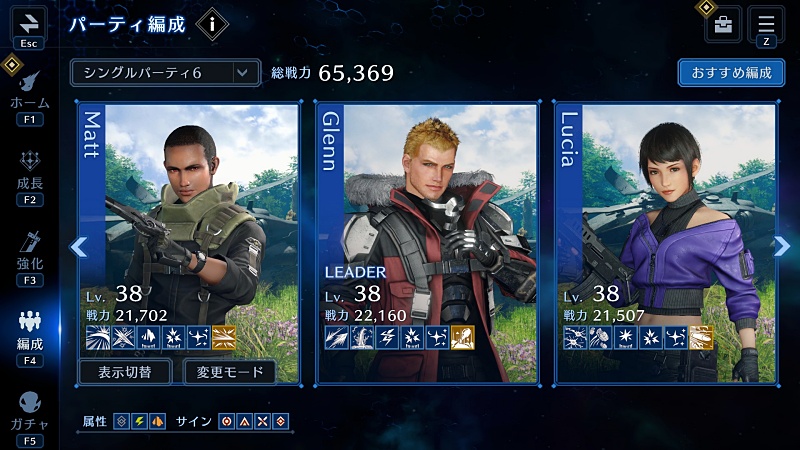Go back using the top-left return button
The image size is (800, 450).
coord(29,23)
